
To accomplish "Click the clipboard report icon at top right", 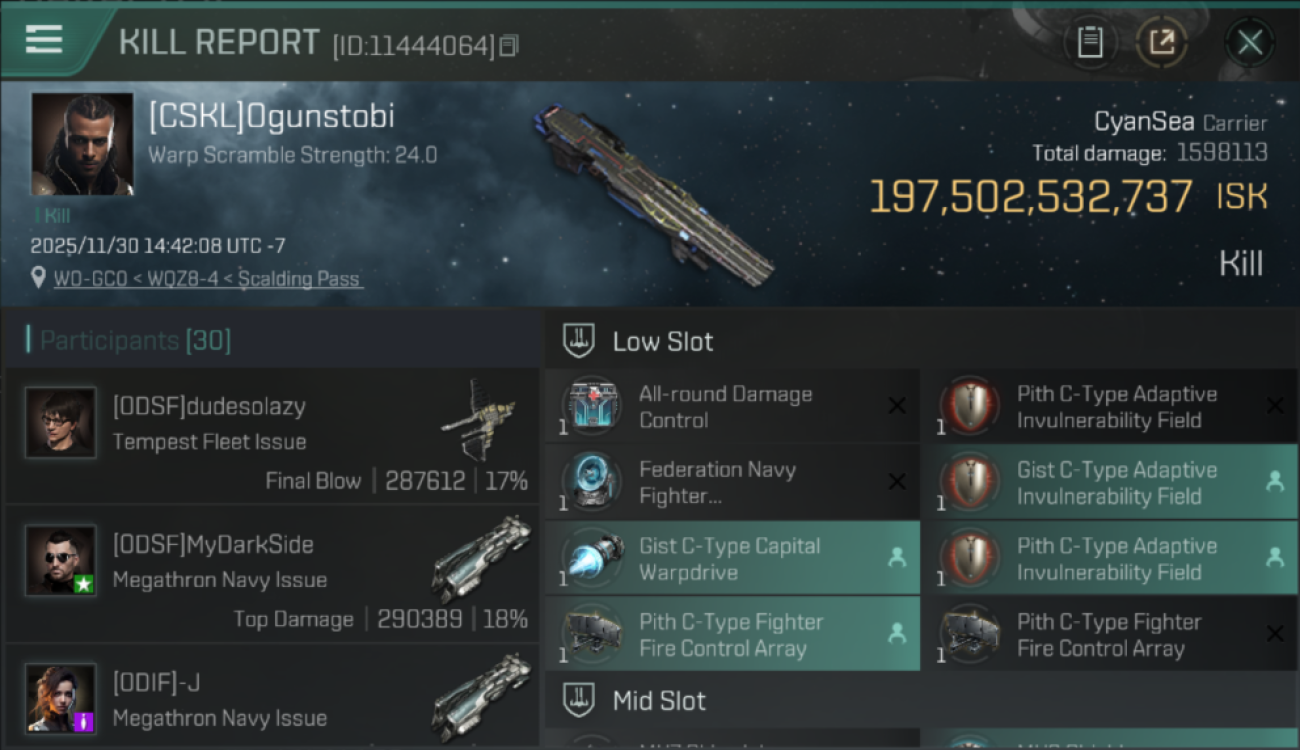I will tap(1091, 42).
